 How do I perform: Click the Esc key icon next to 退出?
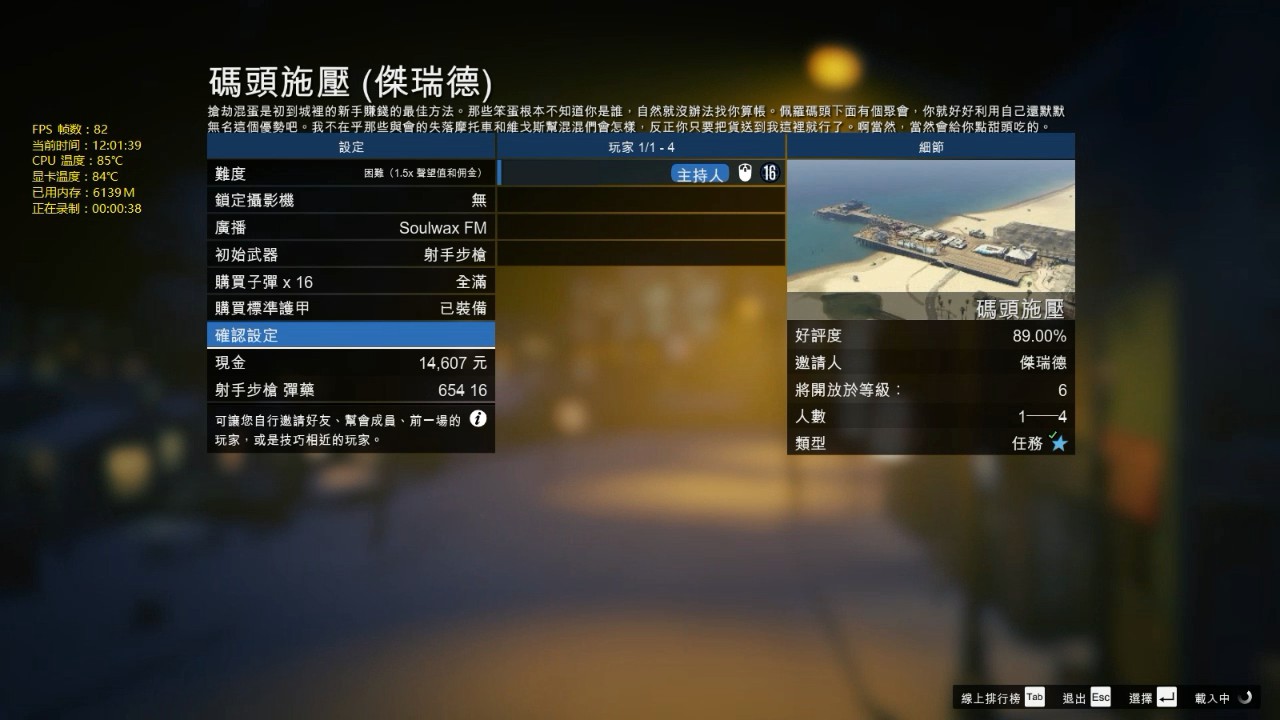(x=1100, y=697)
